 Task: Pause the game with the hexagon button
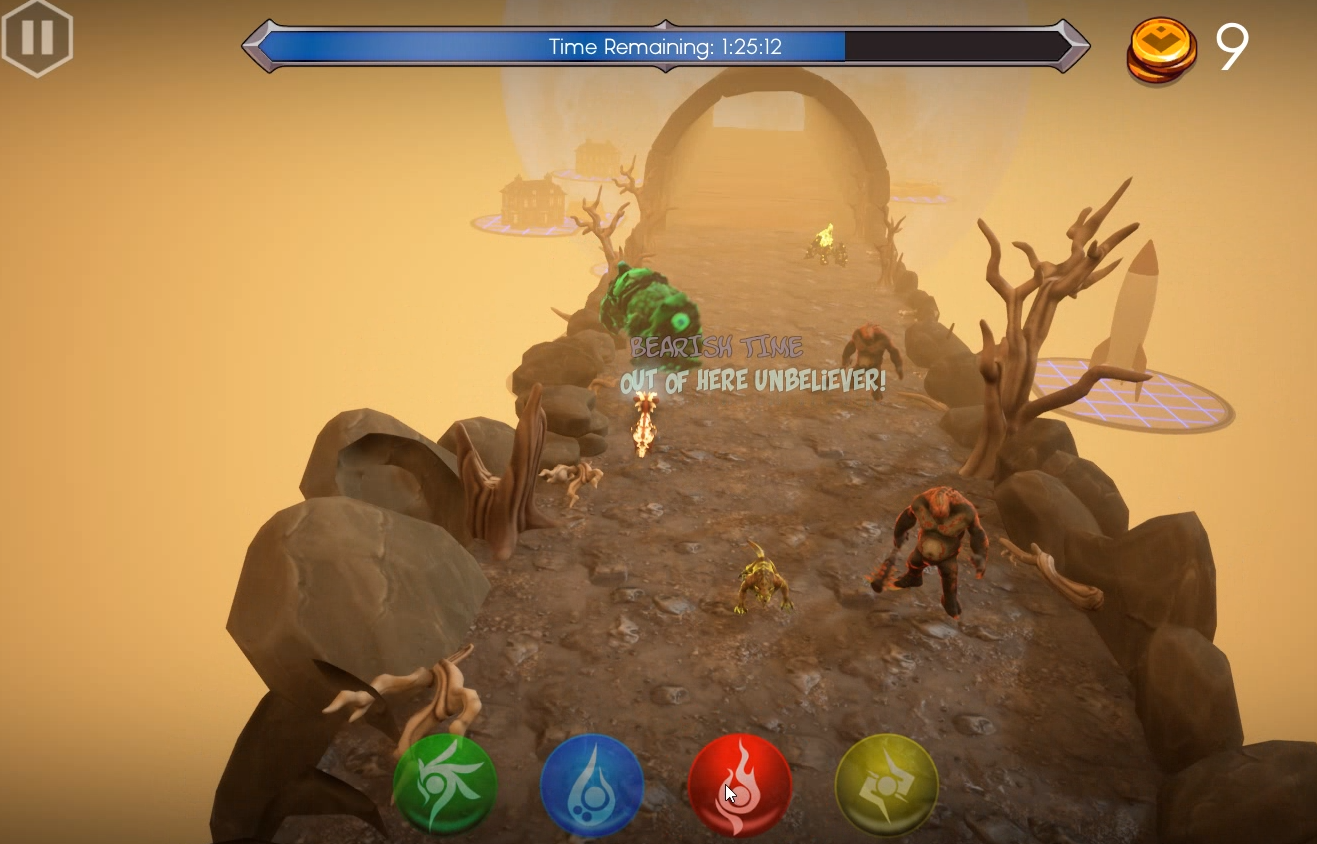(x=37, y=37)
